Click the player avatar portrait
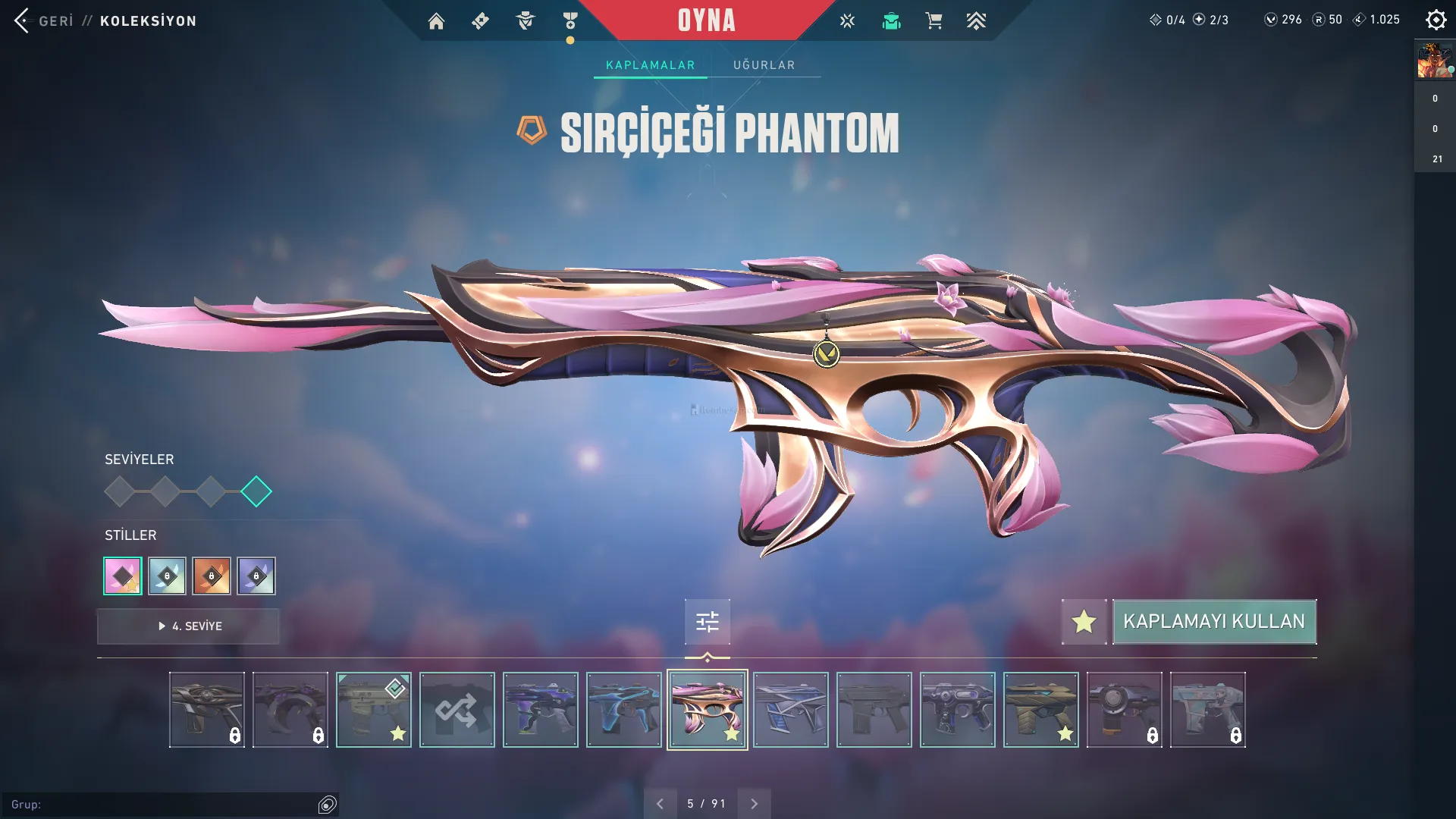The height and width of the screenshot is (819, 1456). 1435,61
